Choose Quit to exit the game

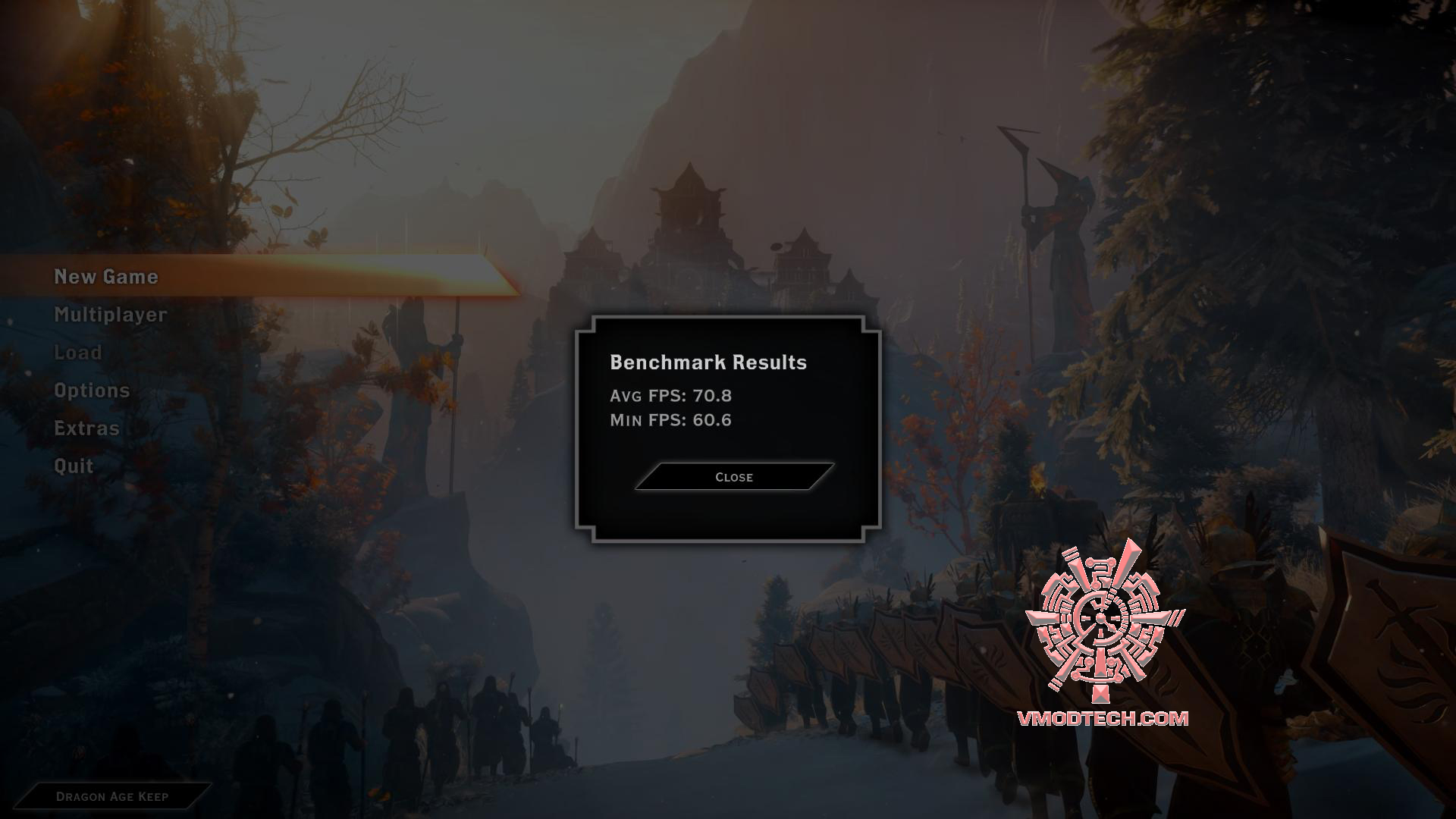(x=73, y=466)
